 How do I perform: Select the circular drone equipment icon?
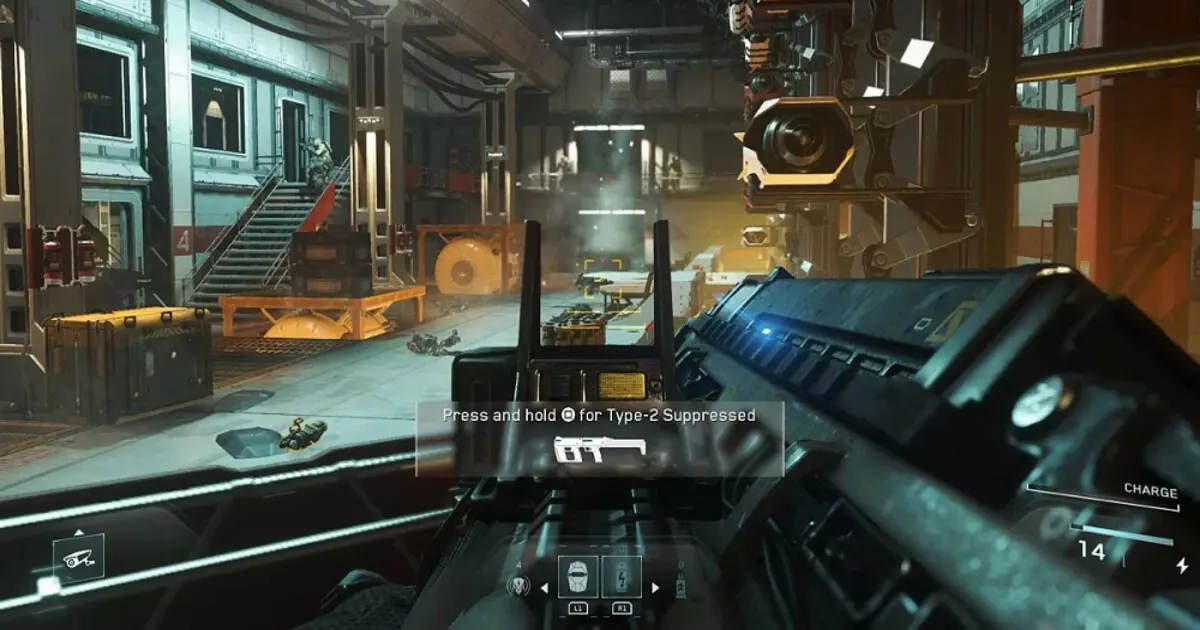[520, 587]
